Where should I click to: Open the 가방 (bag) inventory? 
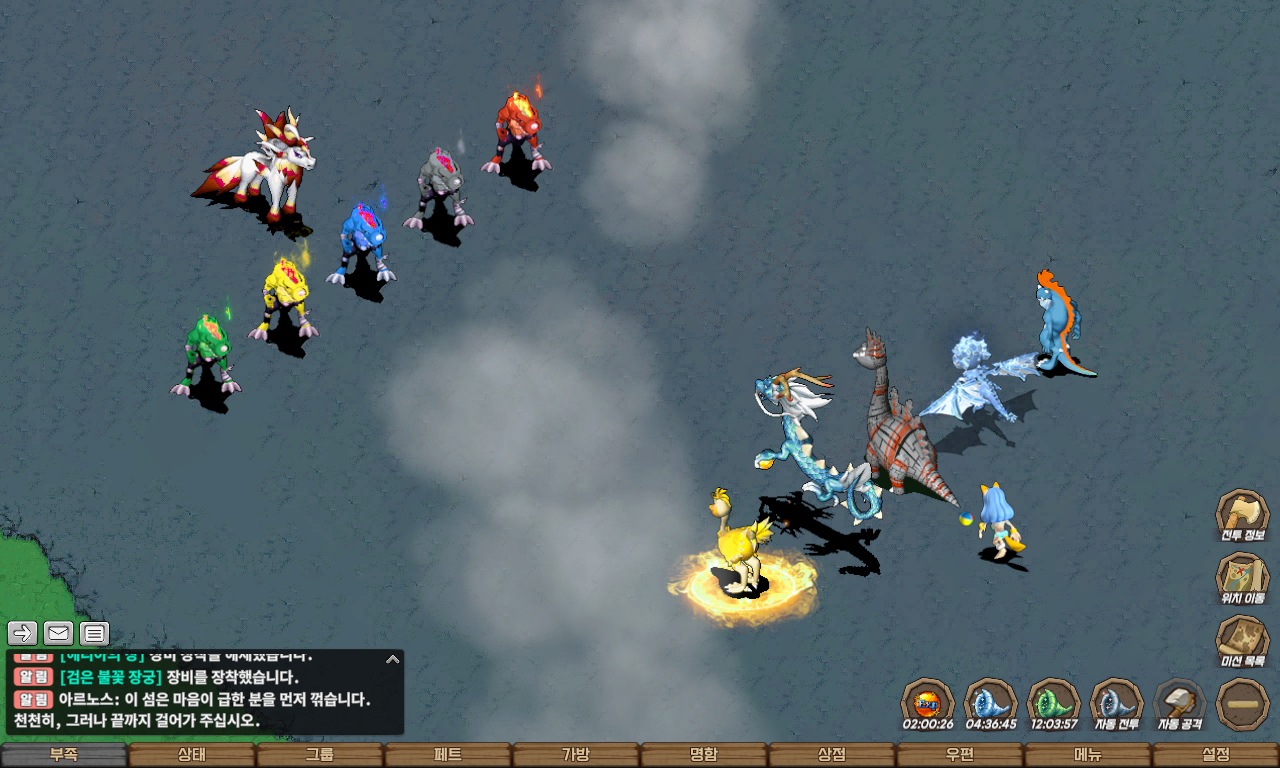coord(576,755)
